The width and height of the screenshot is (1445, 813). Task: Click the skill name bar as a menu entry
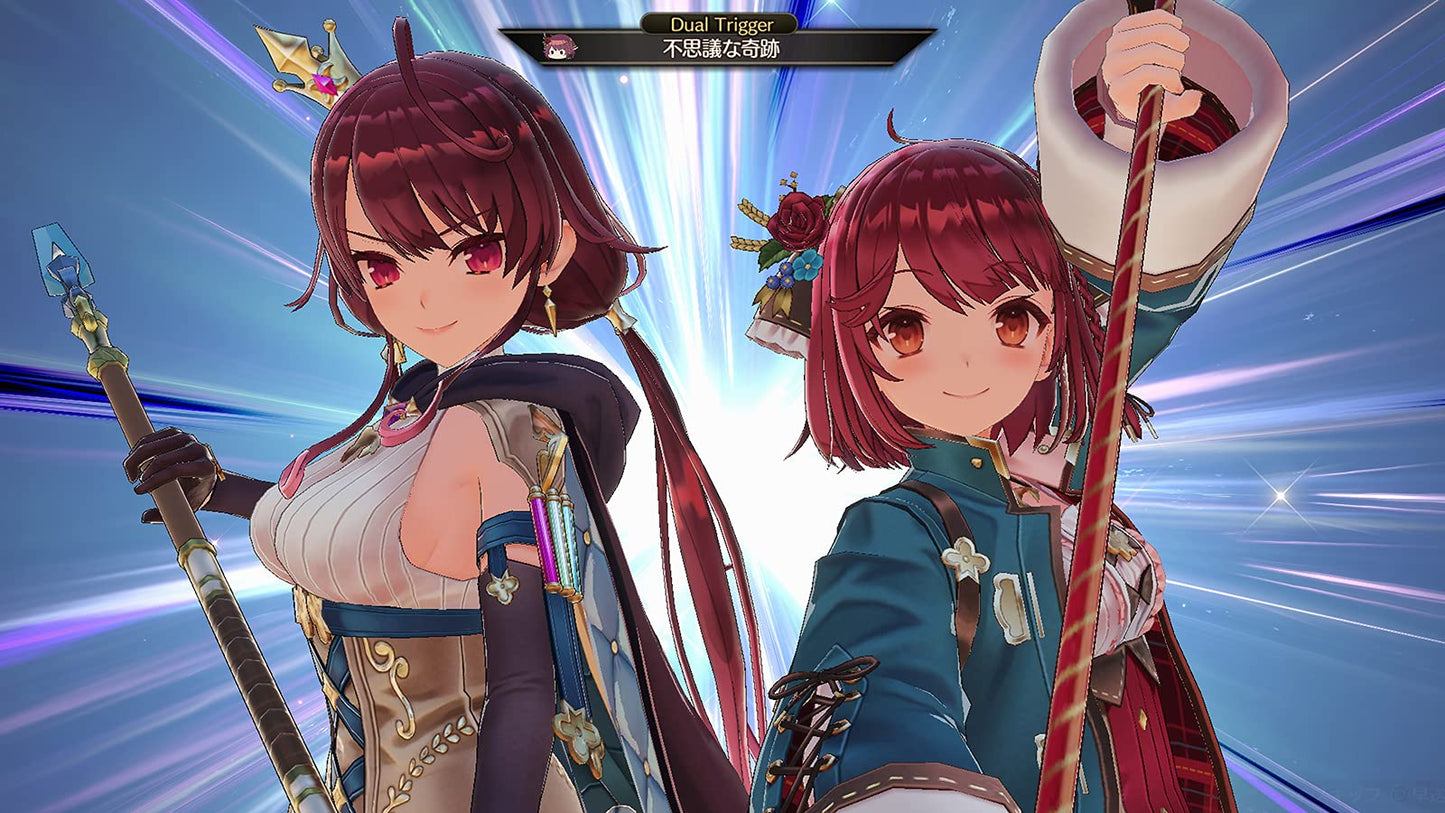tap(722, 47)
